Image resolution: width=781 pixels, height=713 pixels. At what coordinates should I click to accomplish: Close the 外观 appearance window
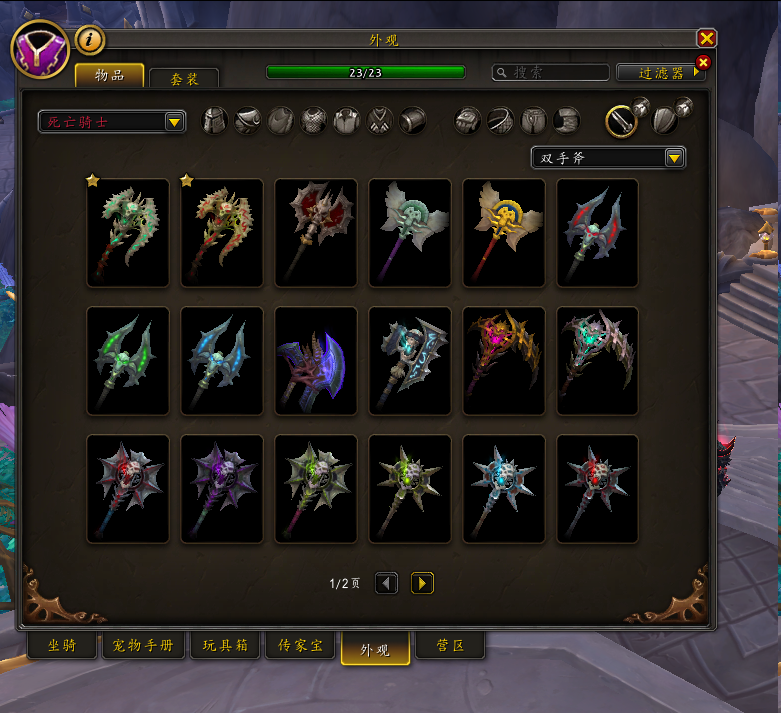coord(706,39)
